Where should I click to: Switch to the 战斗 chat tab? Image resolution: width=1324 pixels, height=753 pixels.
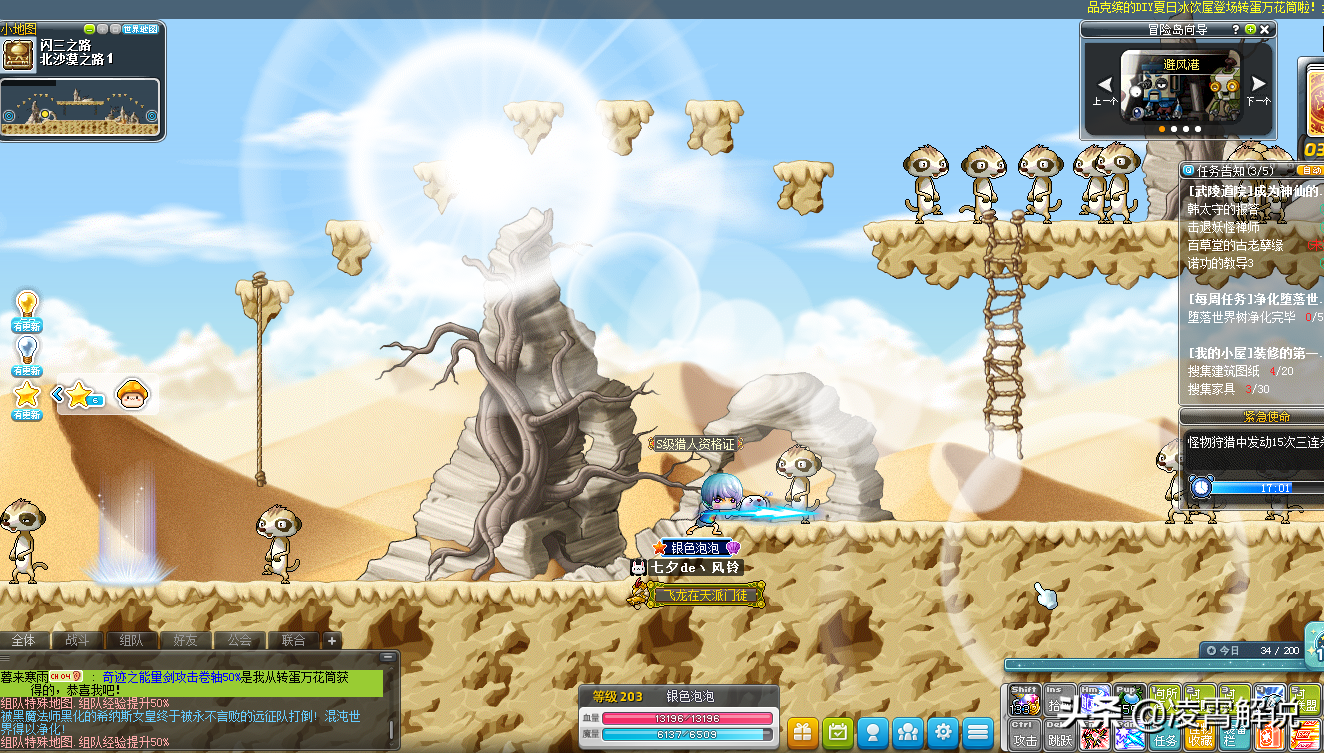[77, 640]
